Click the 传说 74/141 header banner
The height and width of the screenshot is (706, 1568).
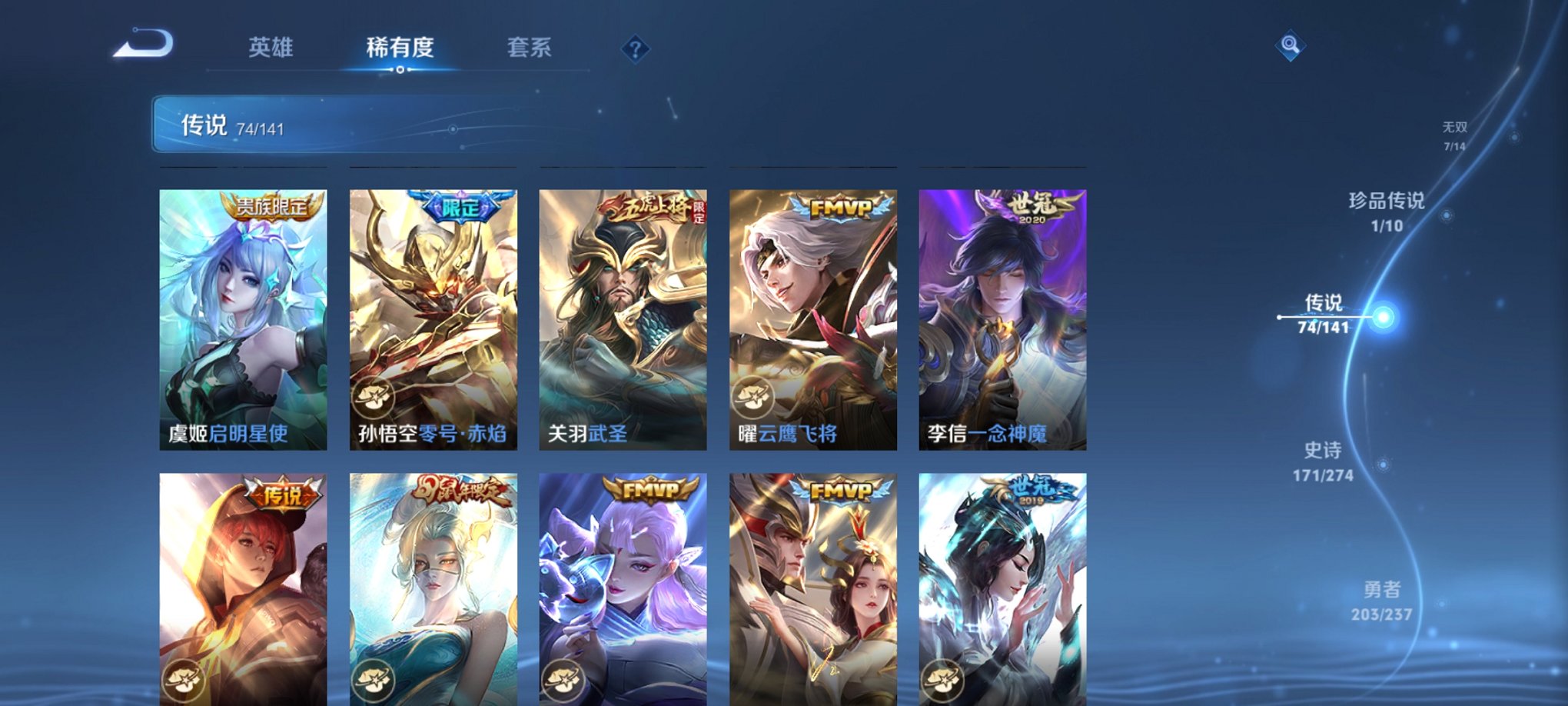pos(246,125)
